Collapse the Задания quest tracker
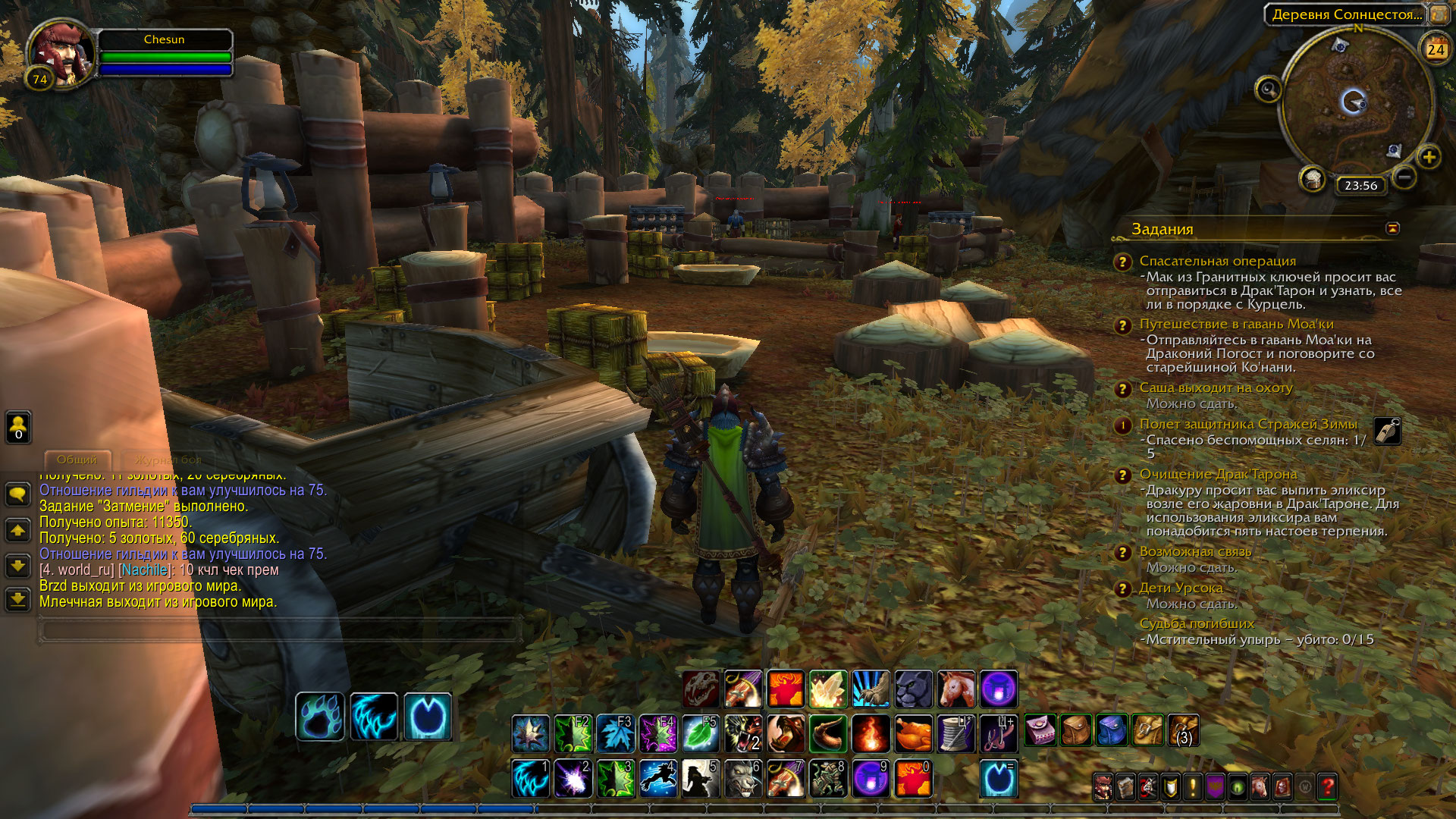 pyautogui.click(x=1392, y=228)
